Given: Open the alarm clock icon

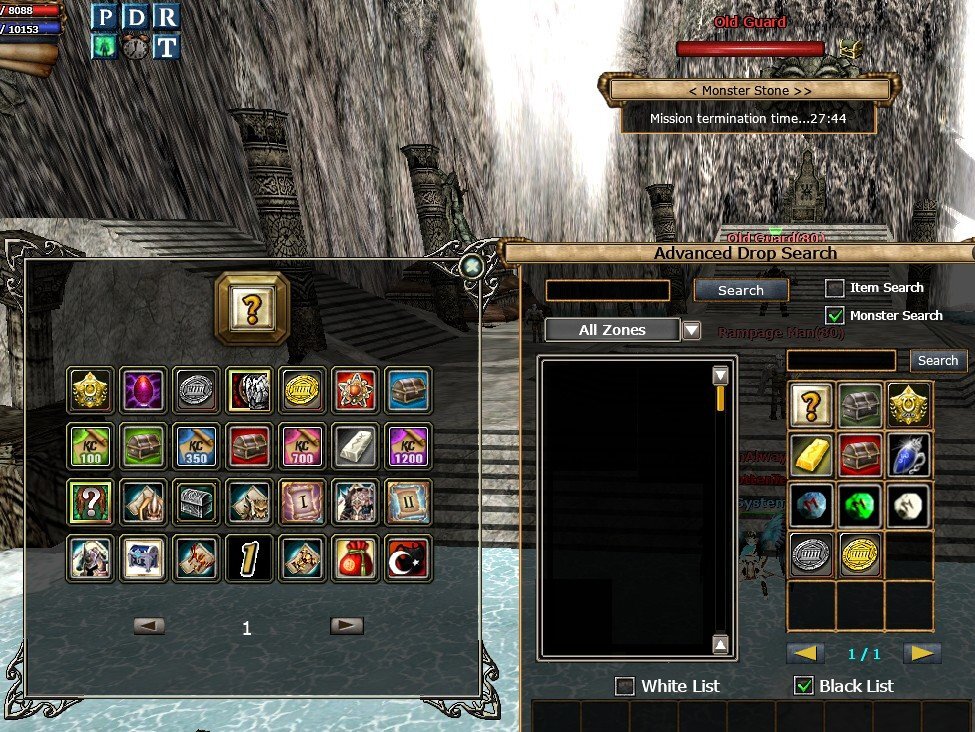Looking at the screenshot, I should pyautogui.click(x=135, y=46).
